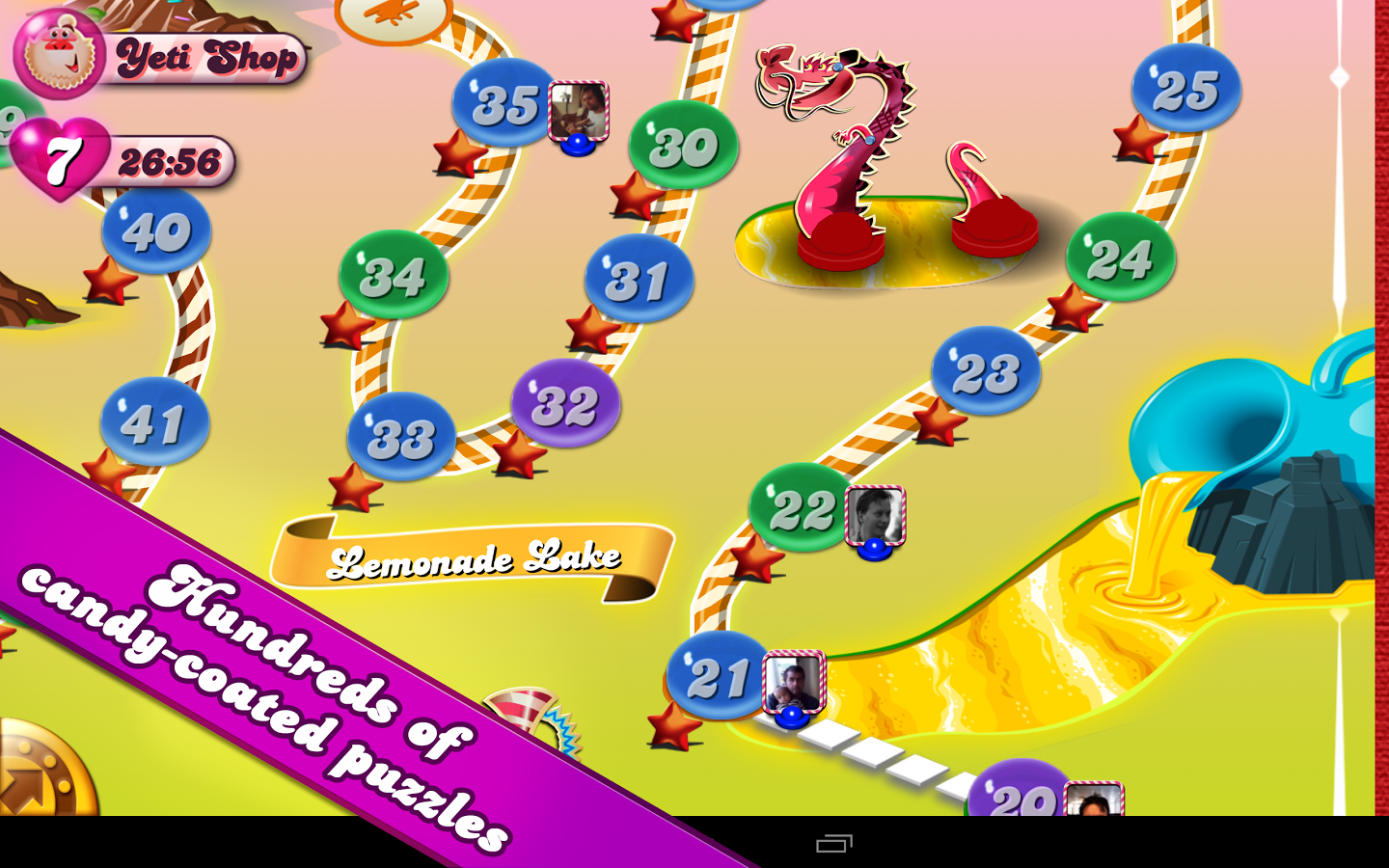This screenshot has height=868, width=1389.
Task: Select level 25 on the map
Action: pos(1185,88)
